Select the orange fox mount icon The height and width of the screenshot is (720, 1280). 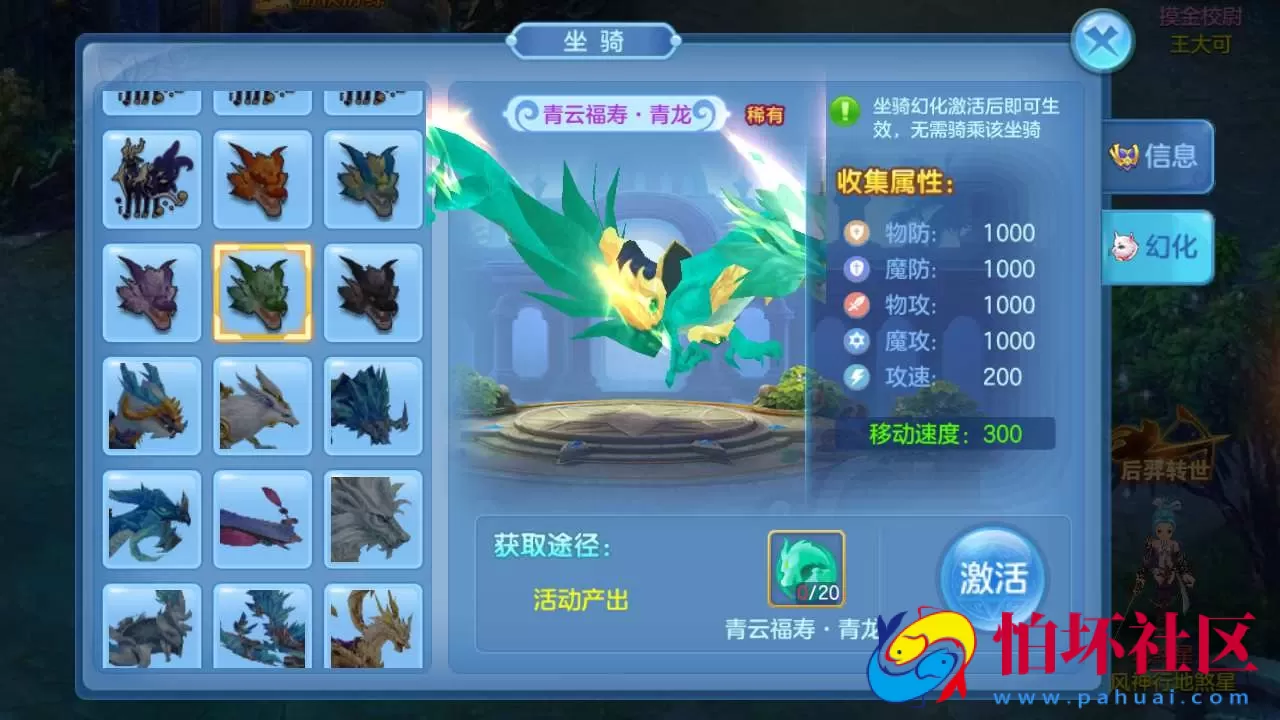[262, 180]
